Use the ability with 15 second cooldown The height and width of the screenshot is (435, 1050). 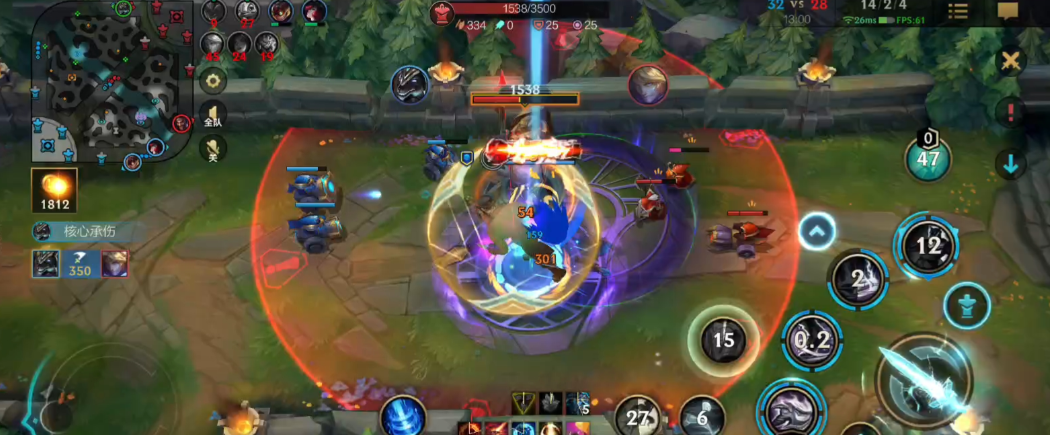coord(724,341)
